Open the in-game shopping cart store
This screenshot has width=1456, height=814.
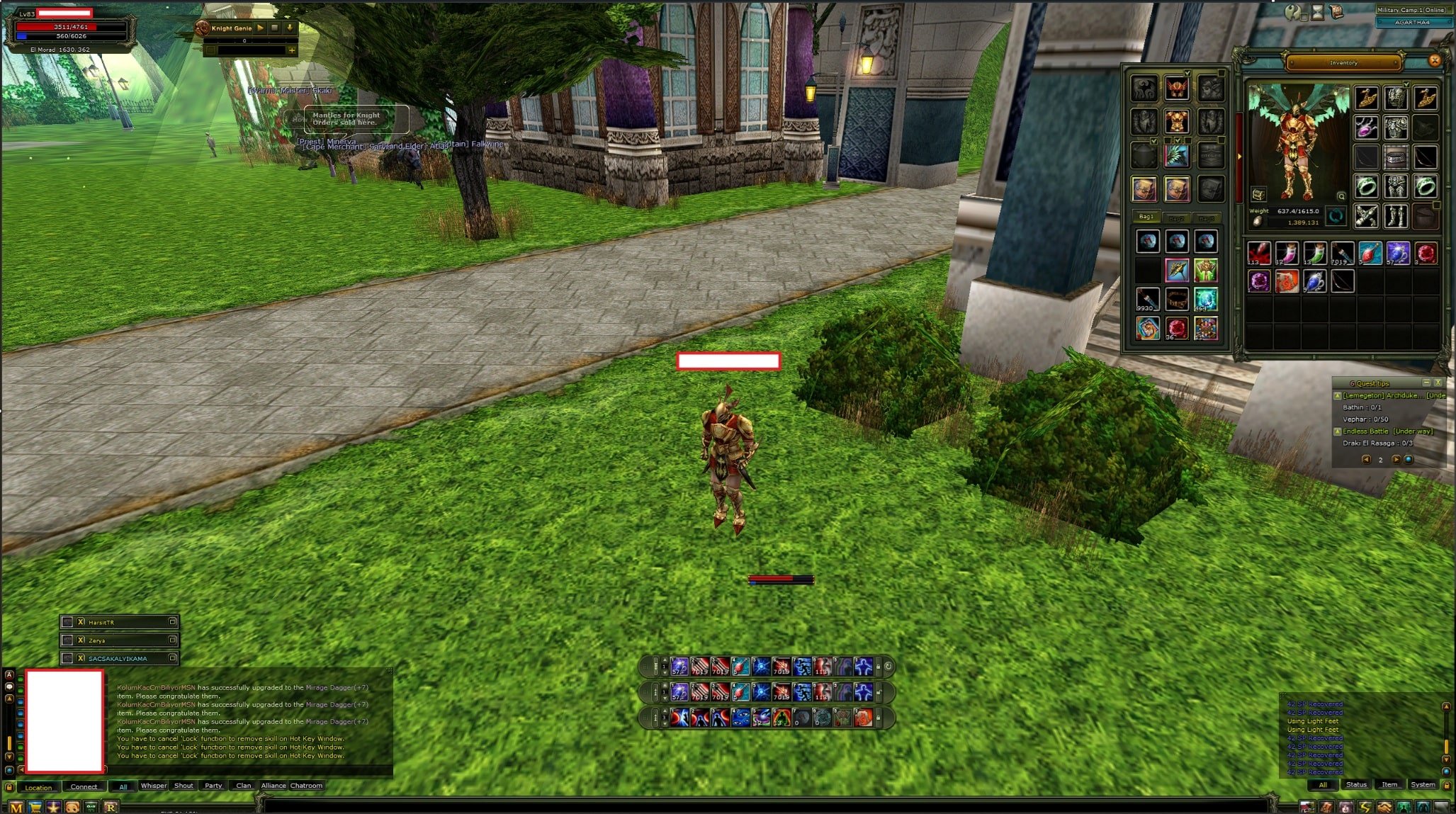[x=35, y=806]
